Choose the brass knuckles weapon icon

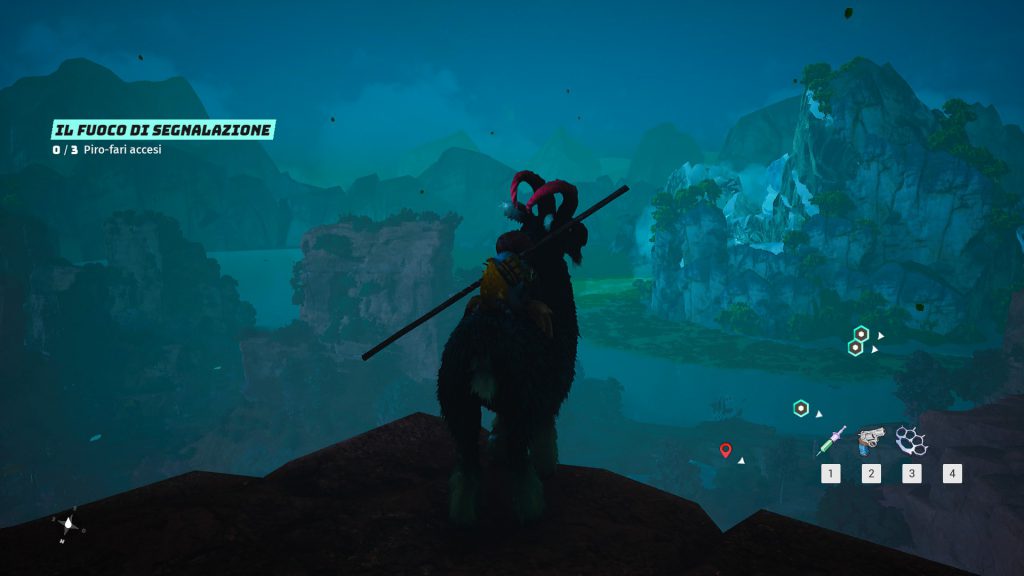(x=911, y=440)
